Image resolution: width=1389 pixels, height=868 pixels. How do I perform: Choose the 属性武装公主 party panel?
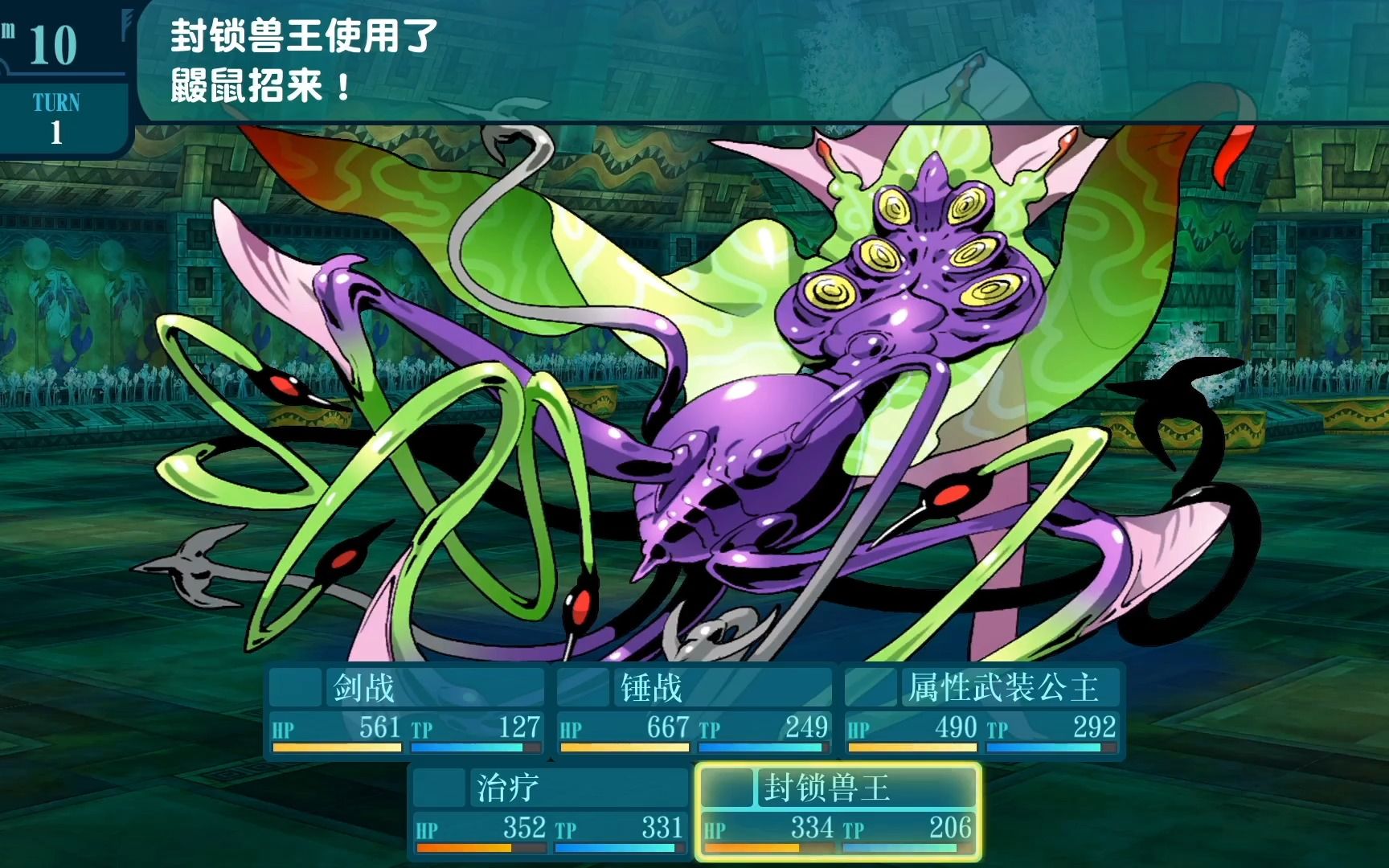(x=981, y=711)
